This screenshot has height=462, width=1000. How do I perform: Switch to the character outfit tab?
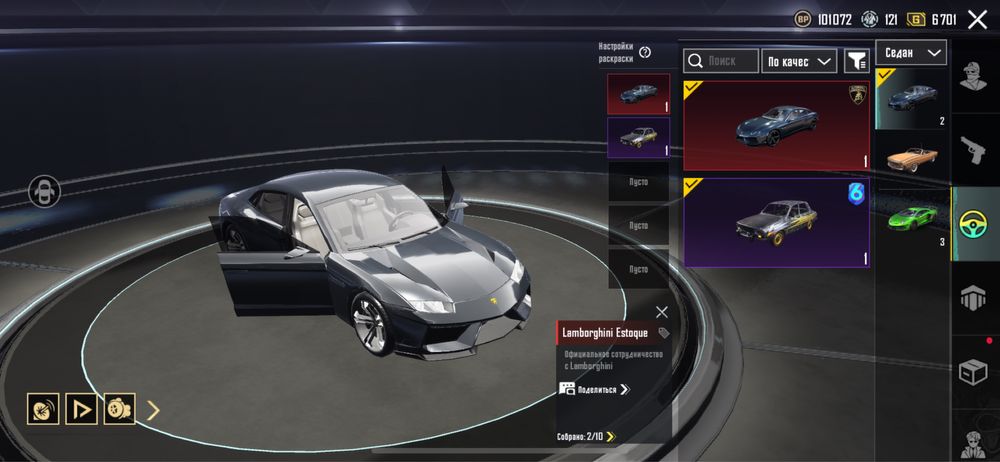974,75
